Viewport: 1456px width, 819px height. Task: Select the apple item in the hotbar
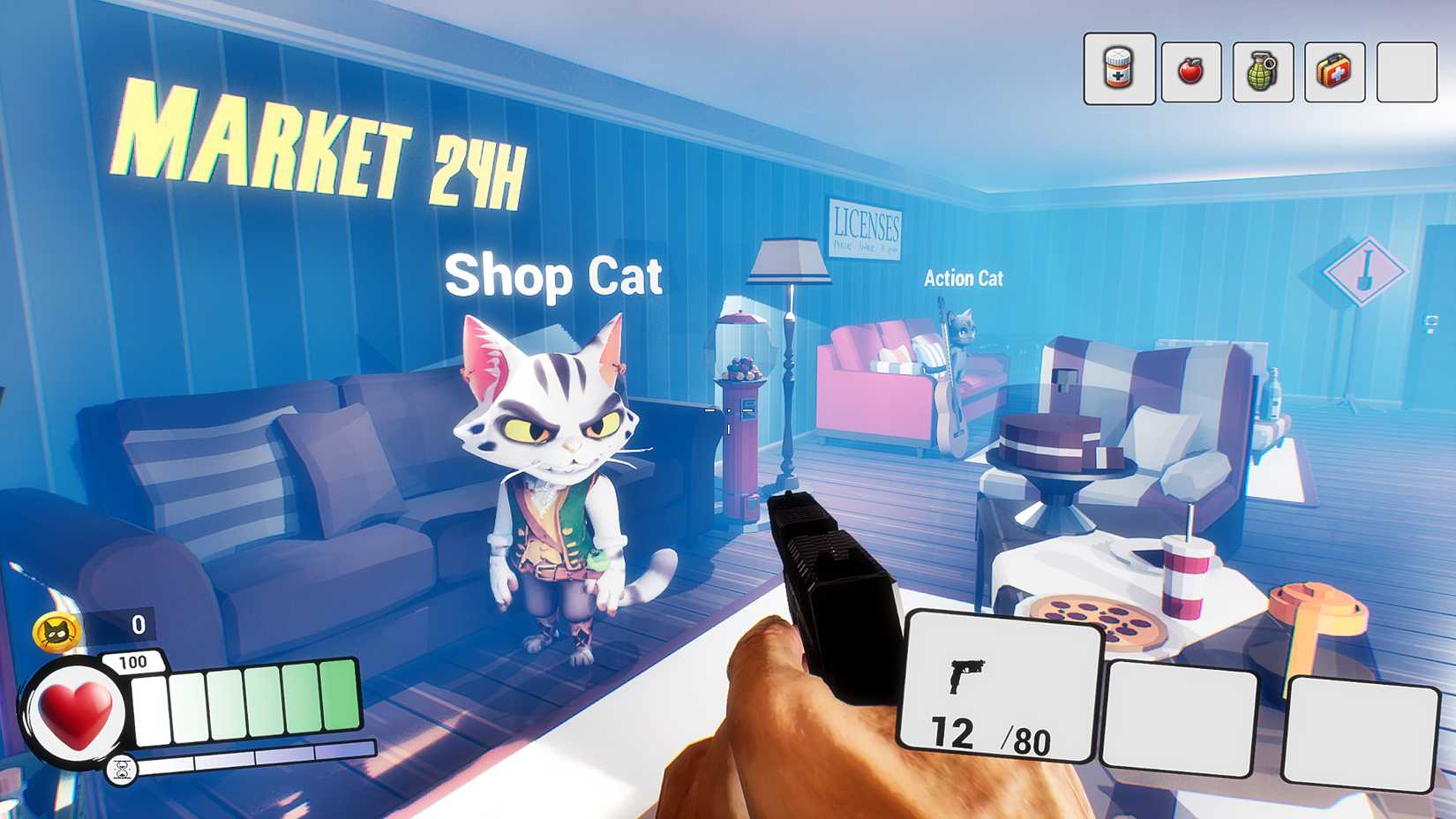(1191, 69)
